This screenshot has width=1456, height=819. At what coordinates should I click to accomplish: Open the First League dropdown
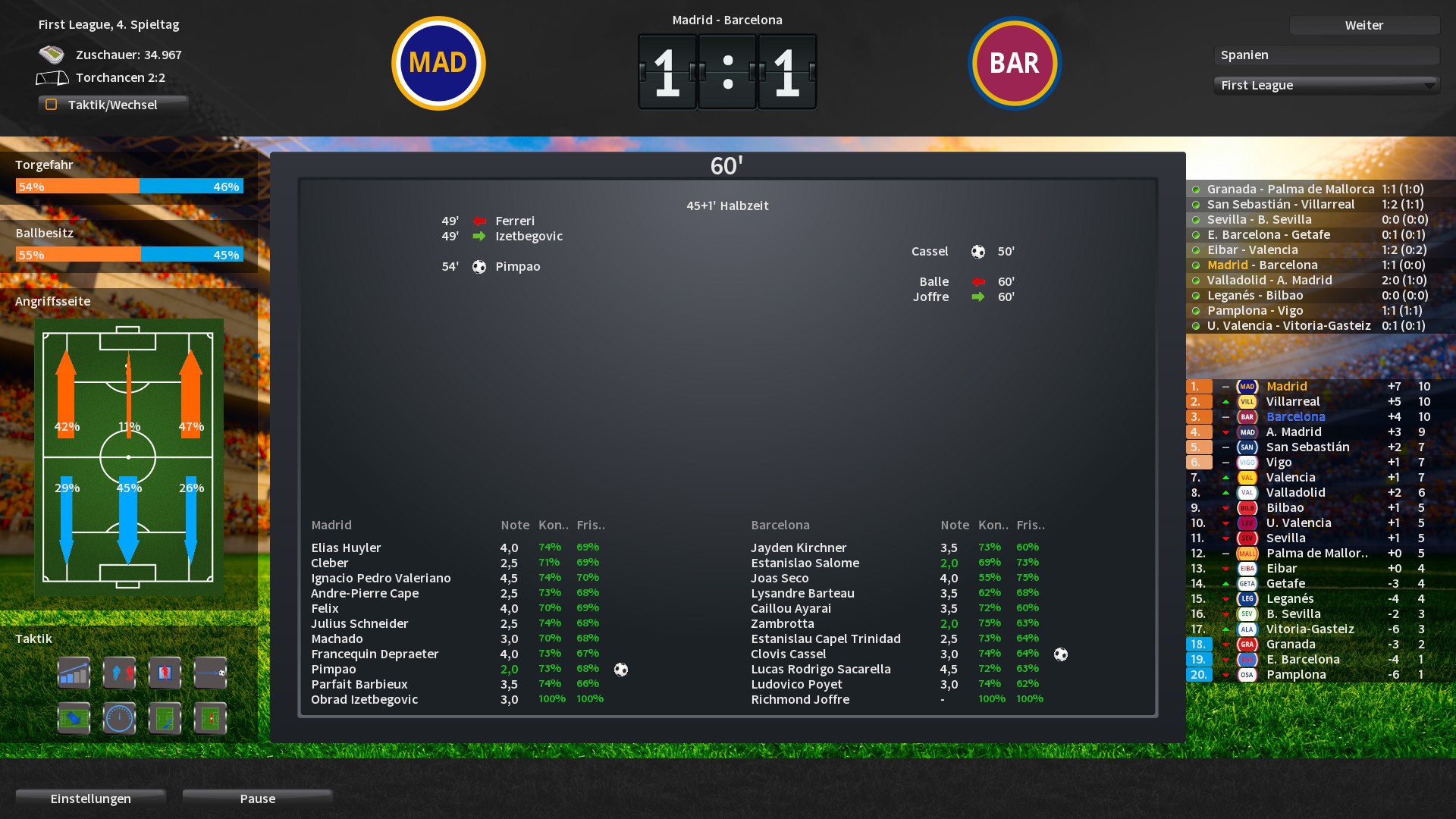coord(1326,85)
